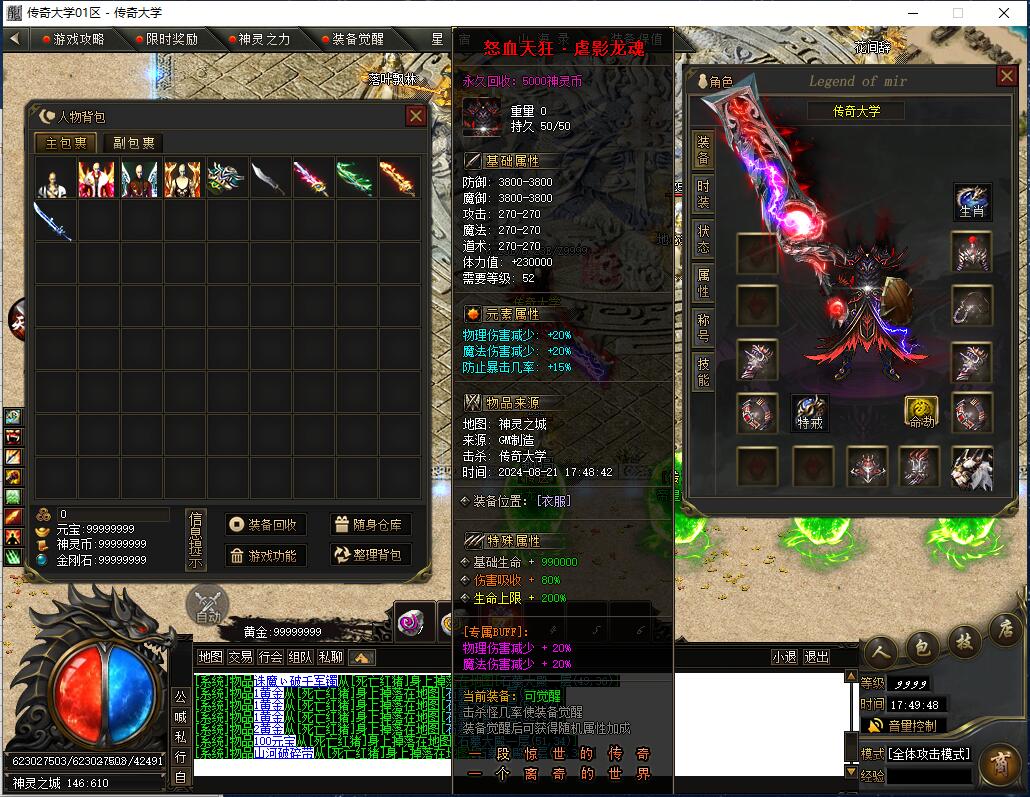Maximize the game window
1030x797 pixels.
pyautogui.click(x=957, y=13)
